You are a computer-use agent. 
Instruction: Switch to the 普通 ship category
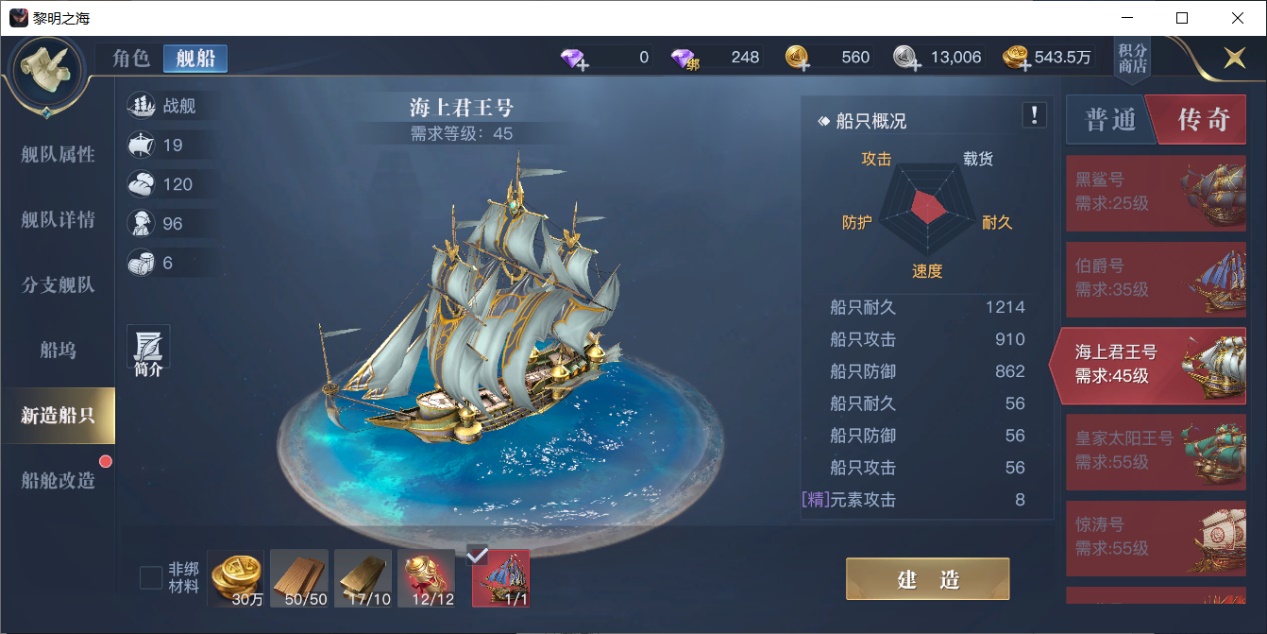(1110, 121)
